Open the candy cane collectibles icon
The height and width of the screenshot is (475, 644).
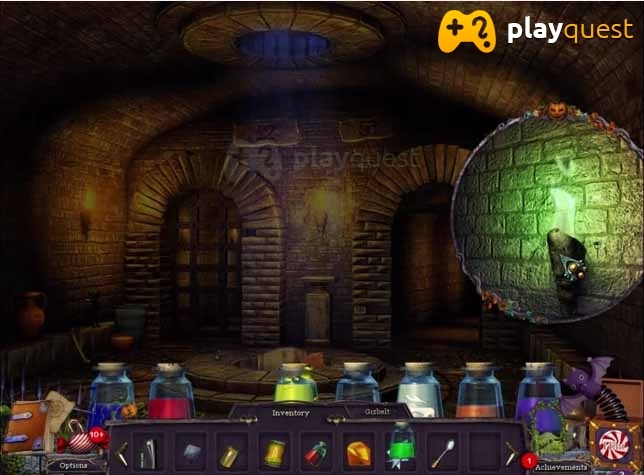click(75, 438)
